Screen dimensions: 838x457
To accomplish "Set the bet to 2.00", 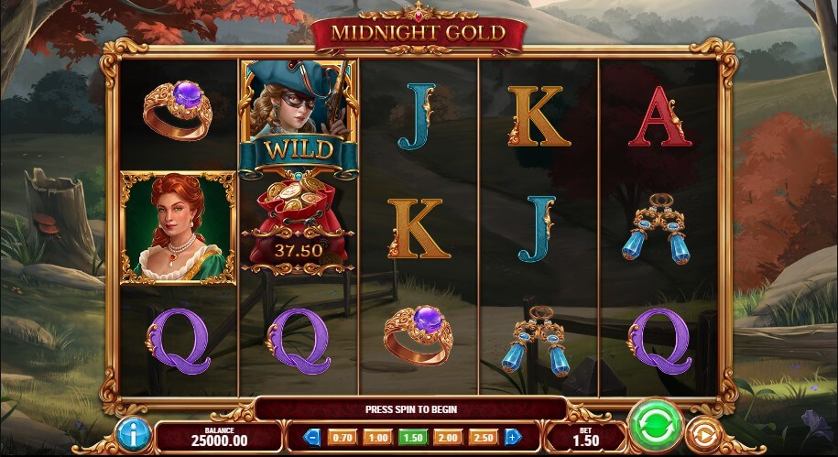I will point(447,437).
